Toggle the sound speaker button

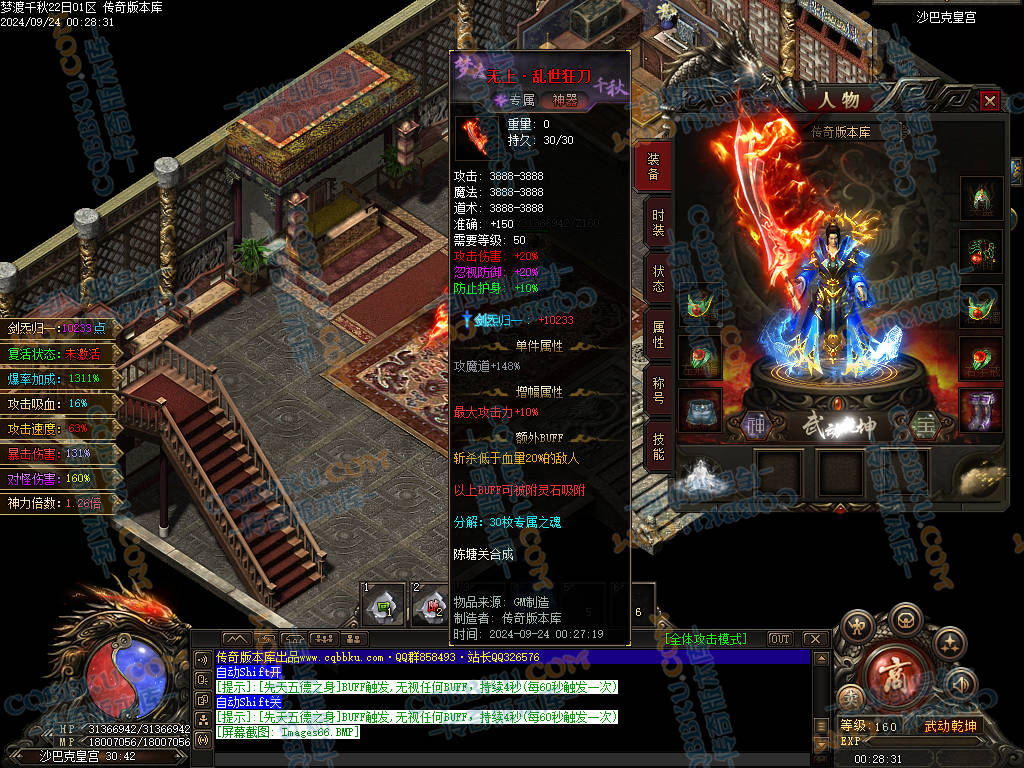click(x=961, y=685)
